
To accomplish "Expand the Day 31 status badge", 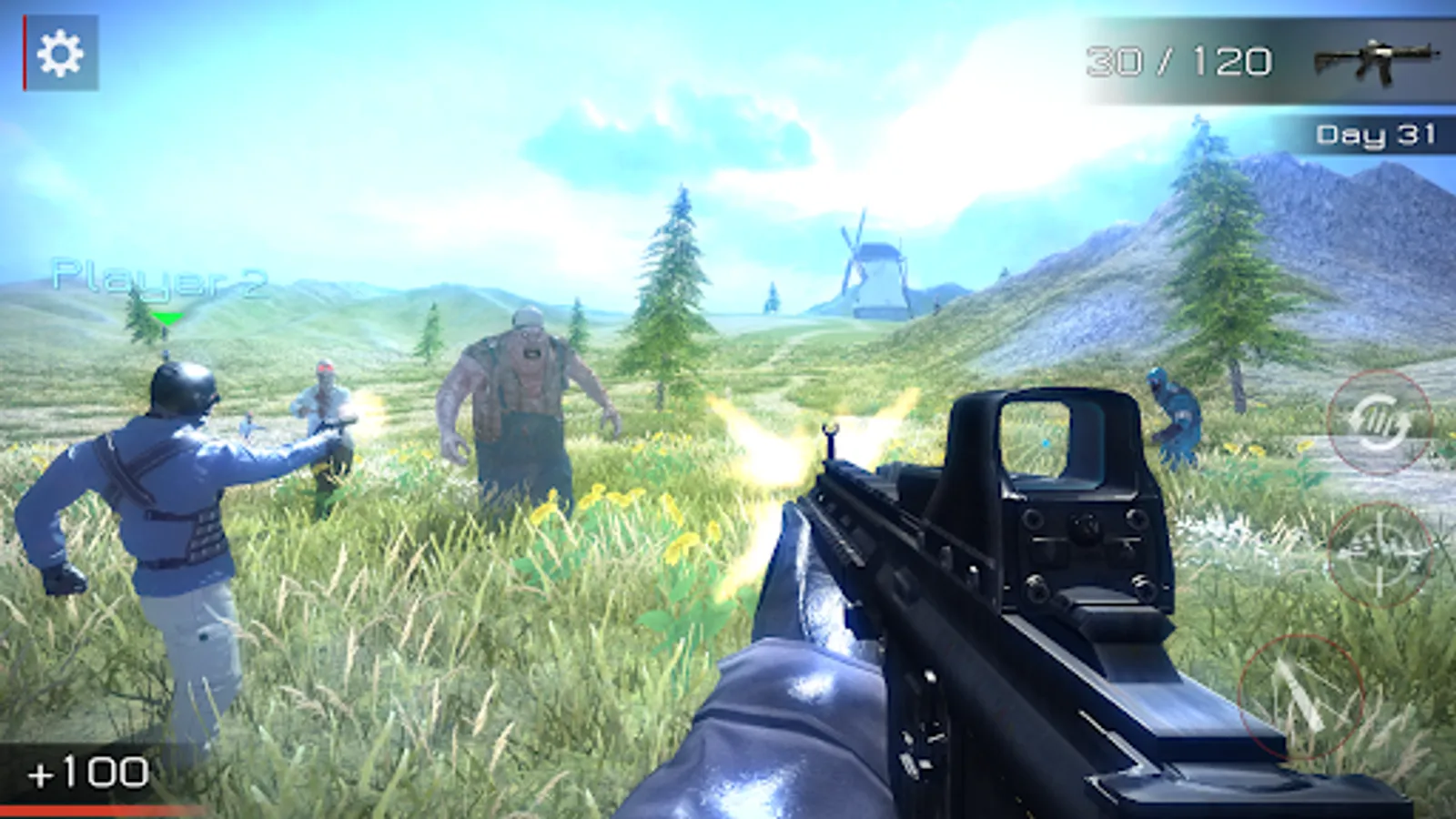I will tap(1376, 133).
